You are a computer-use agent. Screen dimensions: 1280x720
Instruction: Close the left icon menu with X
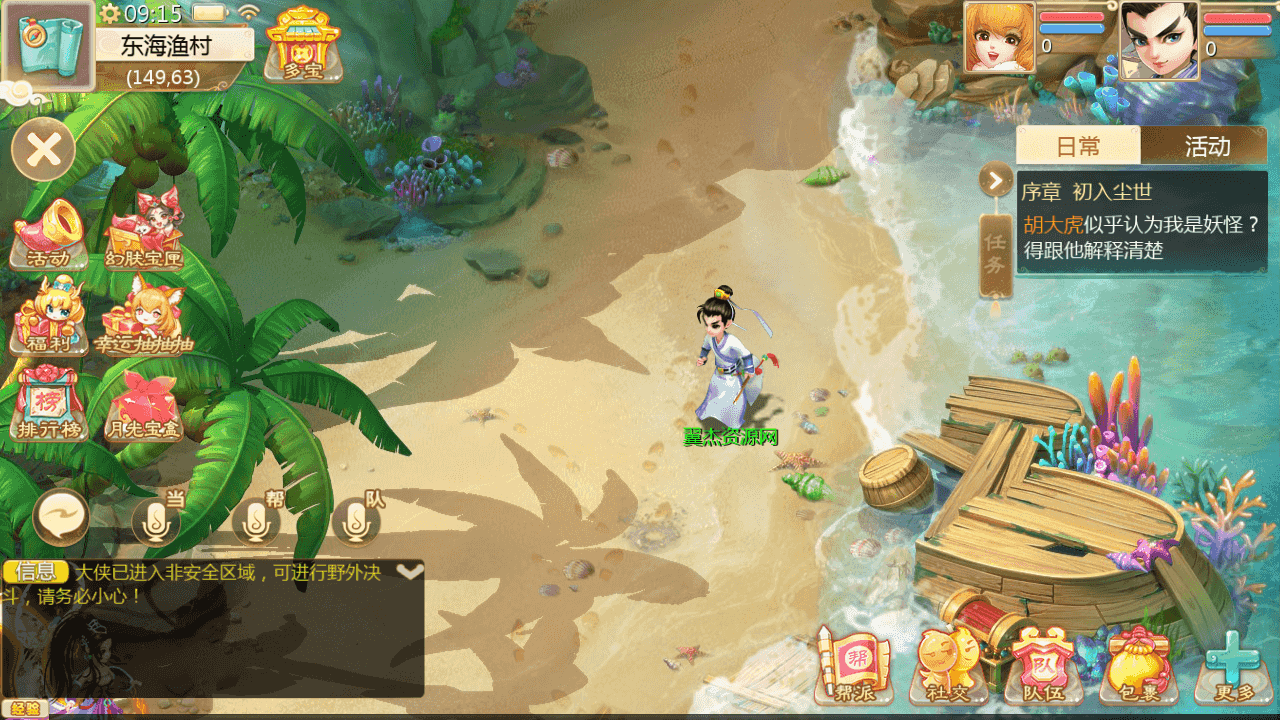[43, 150]
